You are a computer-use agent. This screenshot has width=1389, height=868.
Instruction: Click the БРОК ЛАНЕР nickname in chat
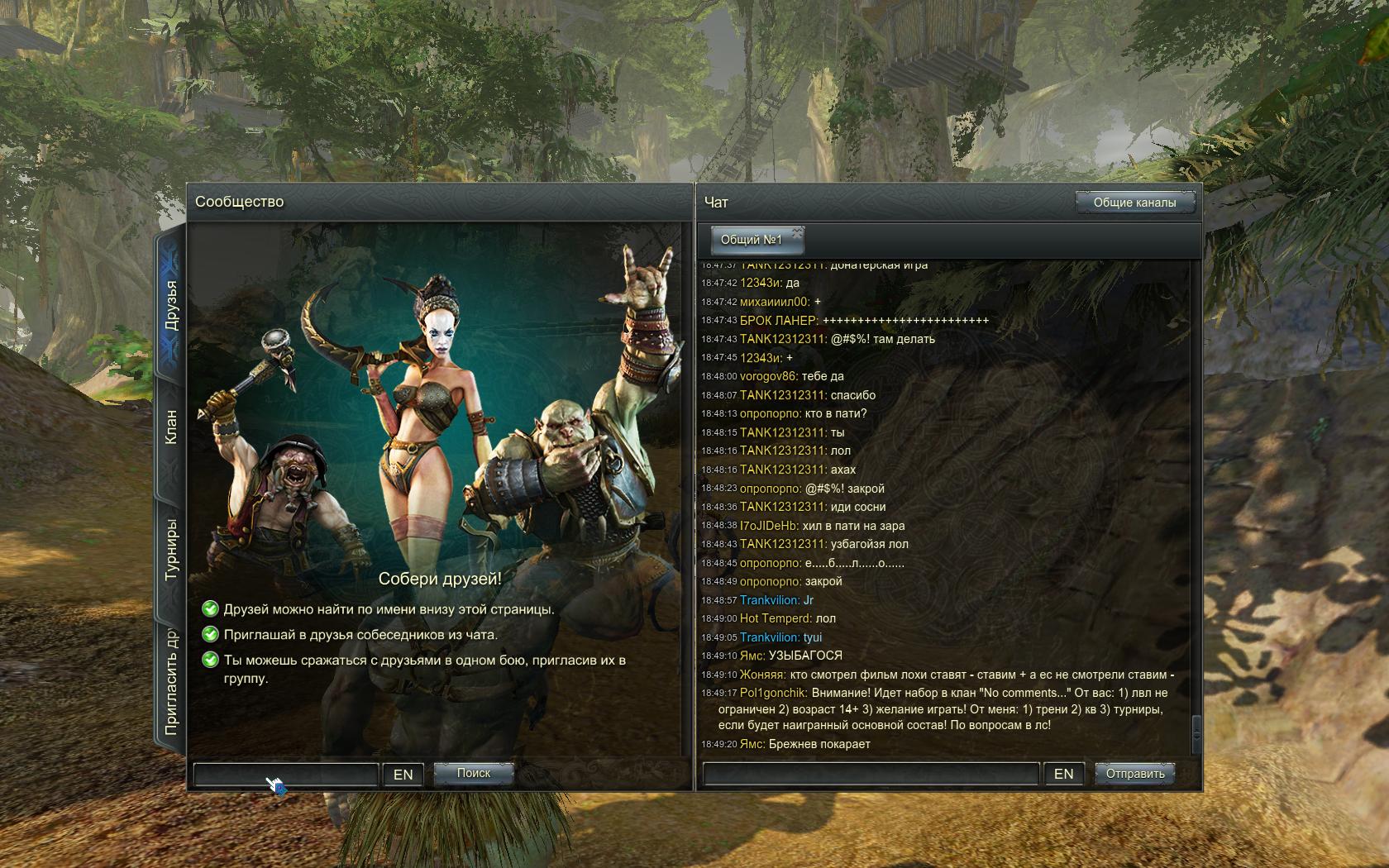coord(779,320)
